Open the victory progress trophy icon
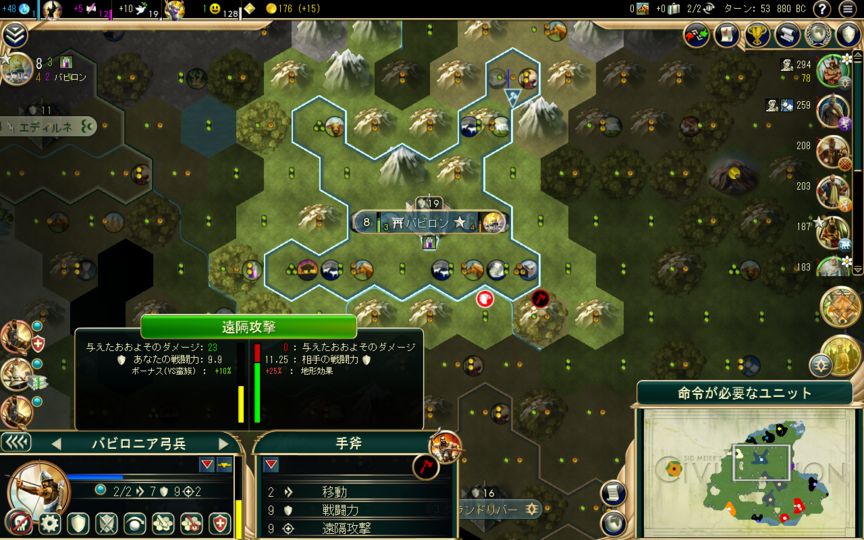 click(758, 35)
